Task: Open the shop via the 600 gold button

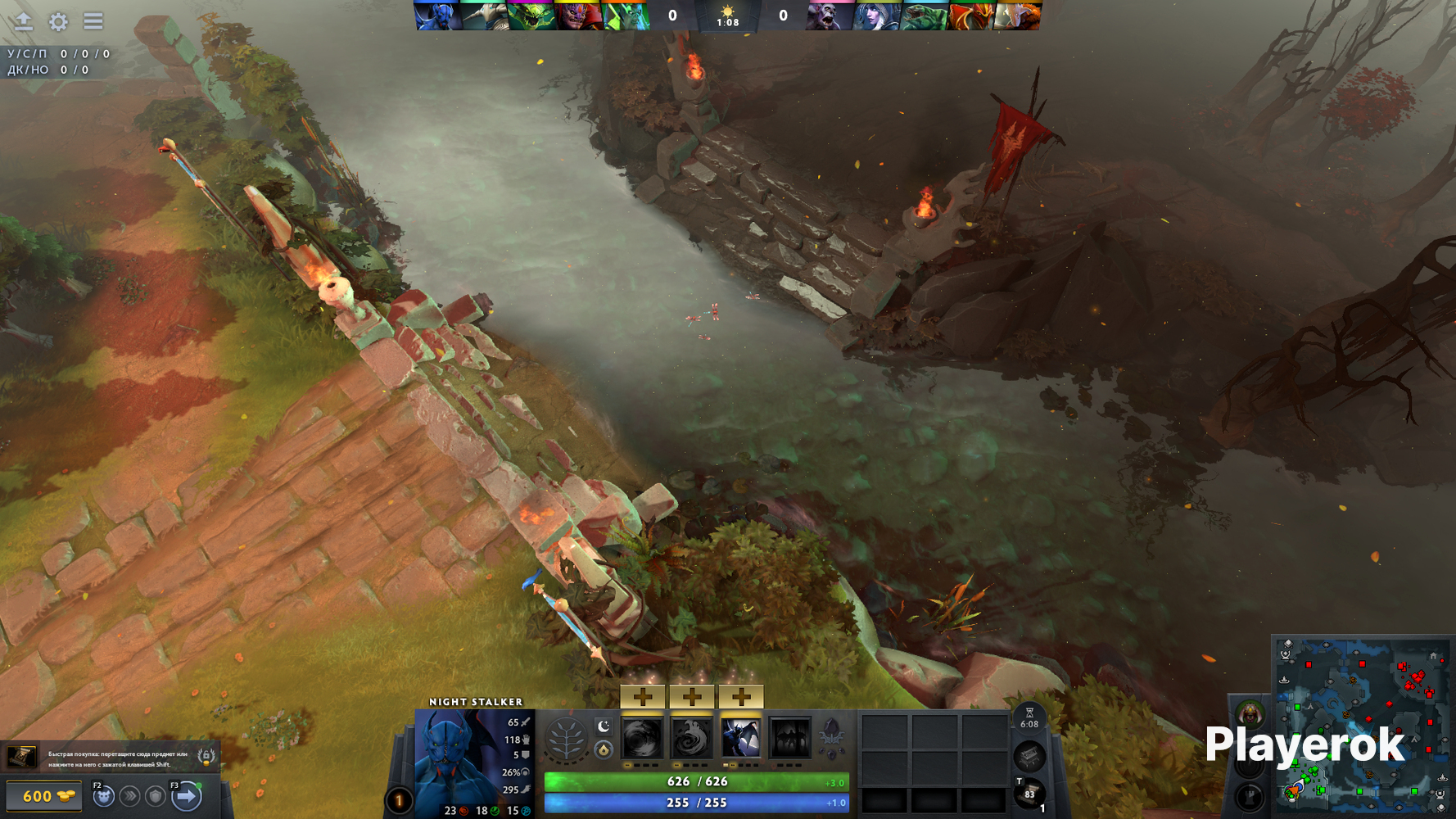Action: point(44,796)
